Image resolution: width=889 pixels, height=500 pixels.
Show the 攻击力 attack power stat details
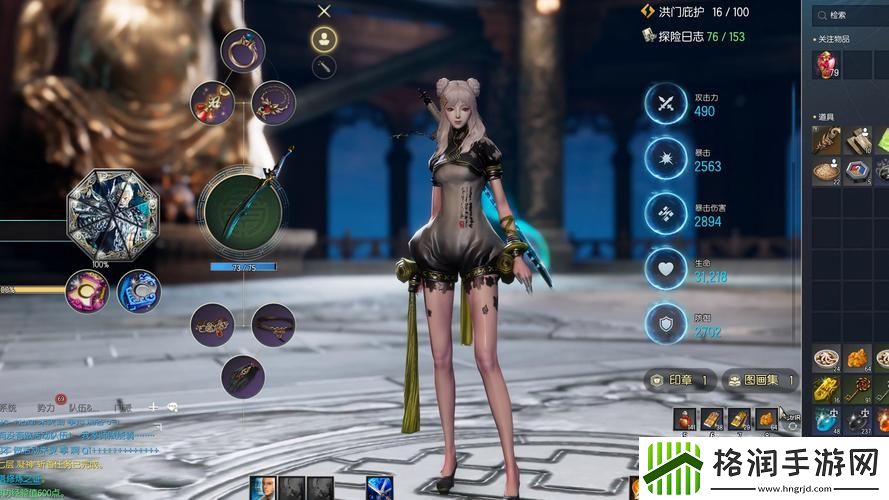[x=666, y=104]
